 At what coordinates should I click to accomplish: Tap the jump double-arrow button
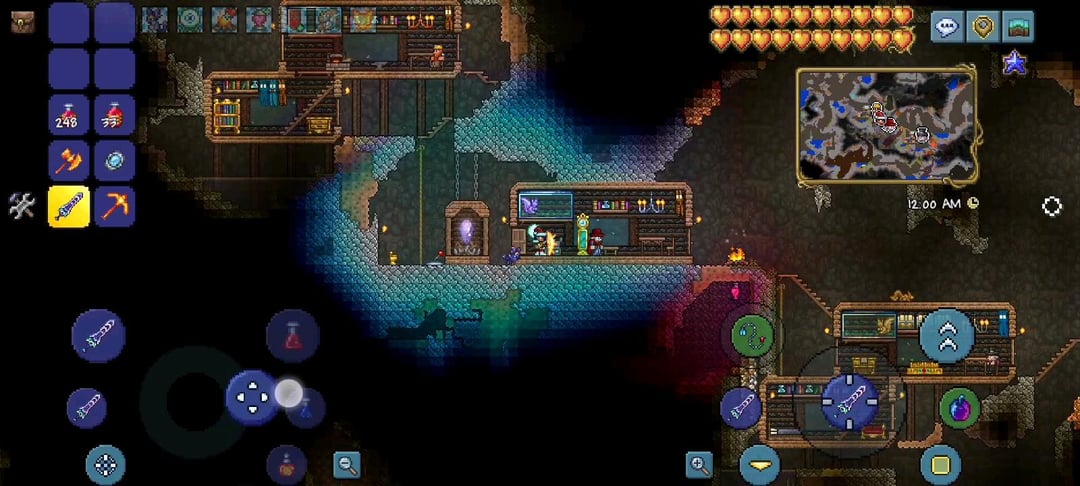(946, 336)
